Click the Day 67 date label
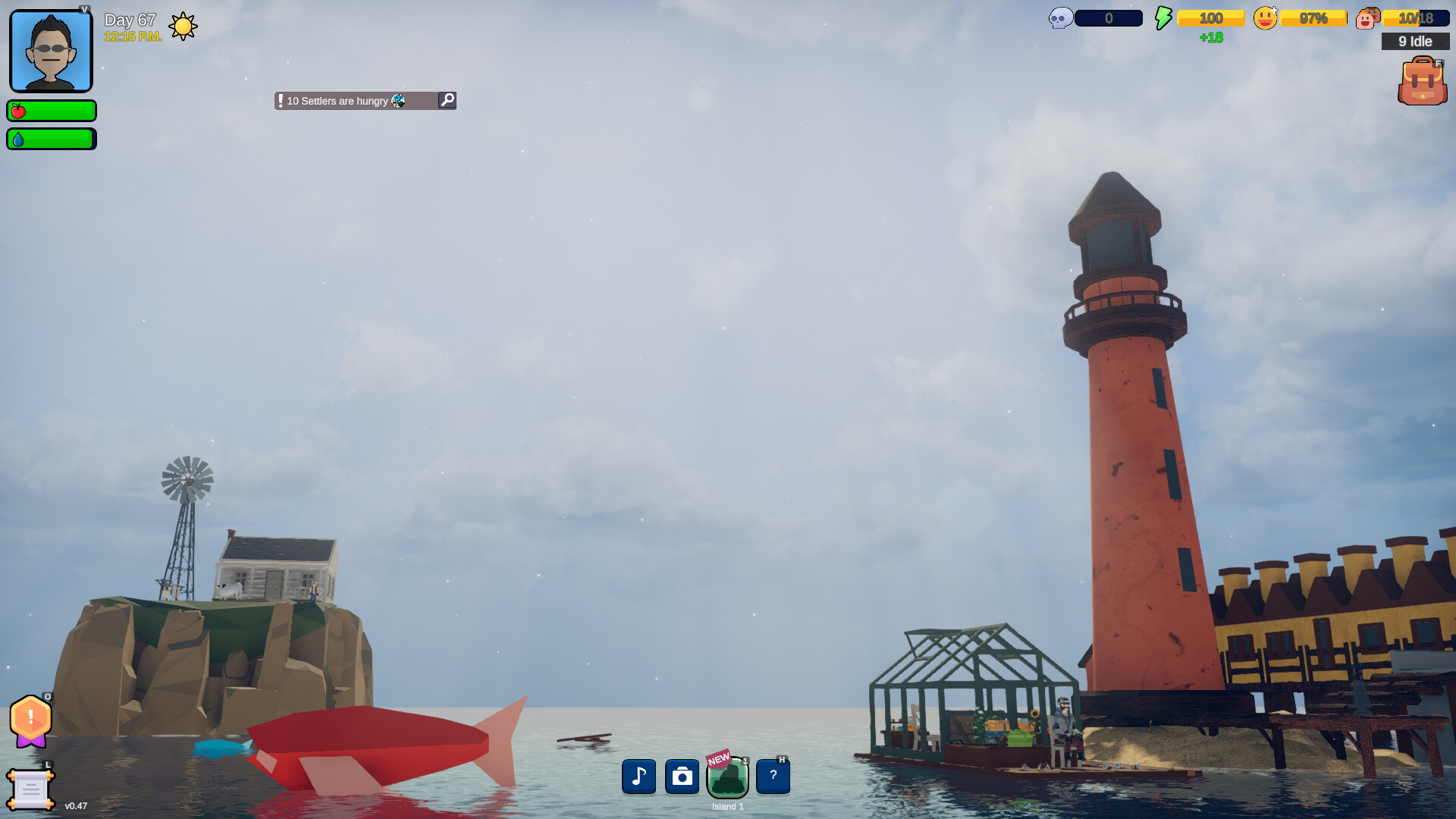This screenshot has height=819, width=1456. [x=129, y=19]
